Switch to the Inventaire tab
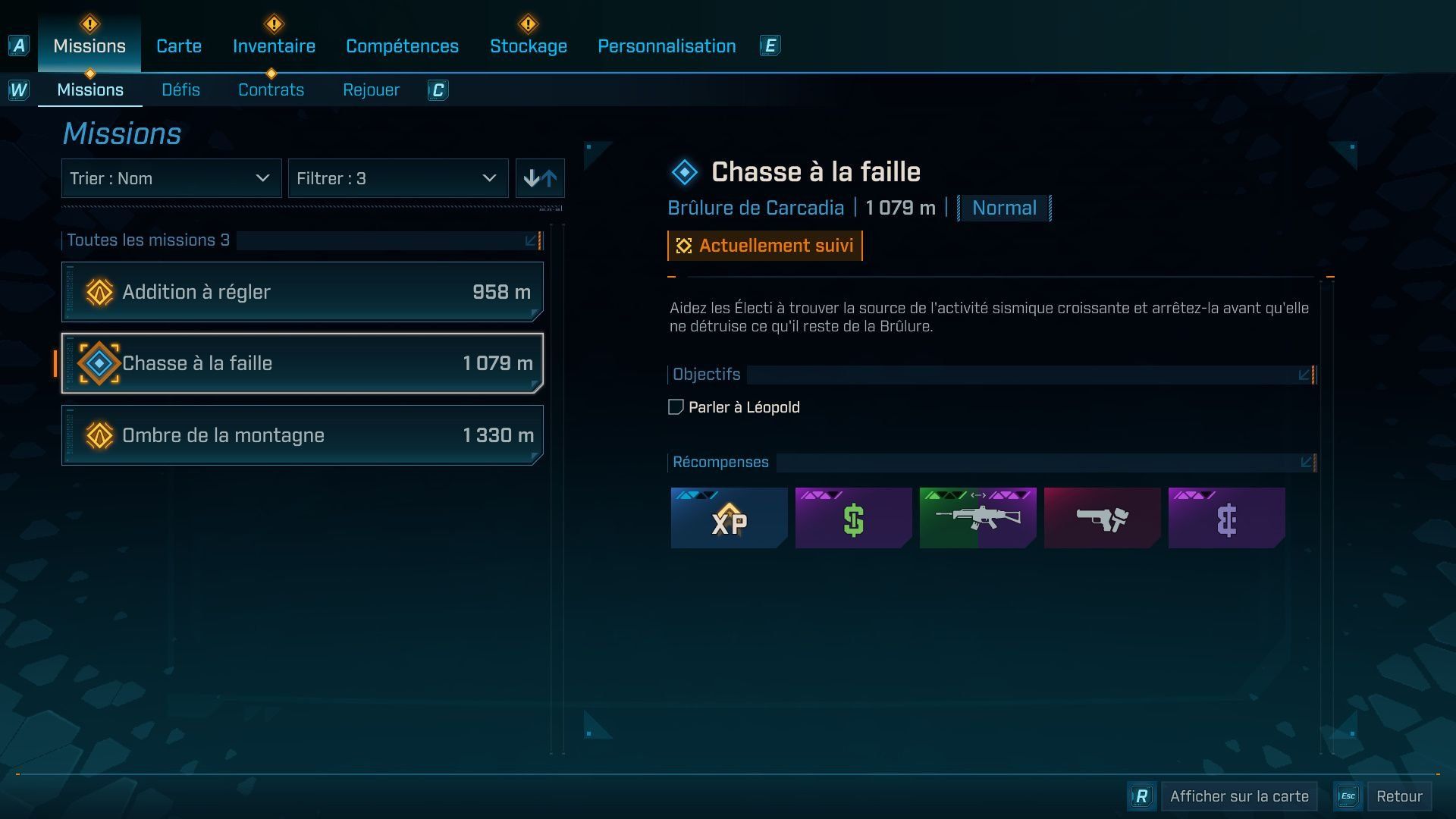The image size is (1456, 819). 274,46
